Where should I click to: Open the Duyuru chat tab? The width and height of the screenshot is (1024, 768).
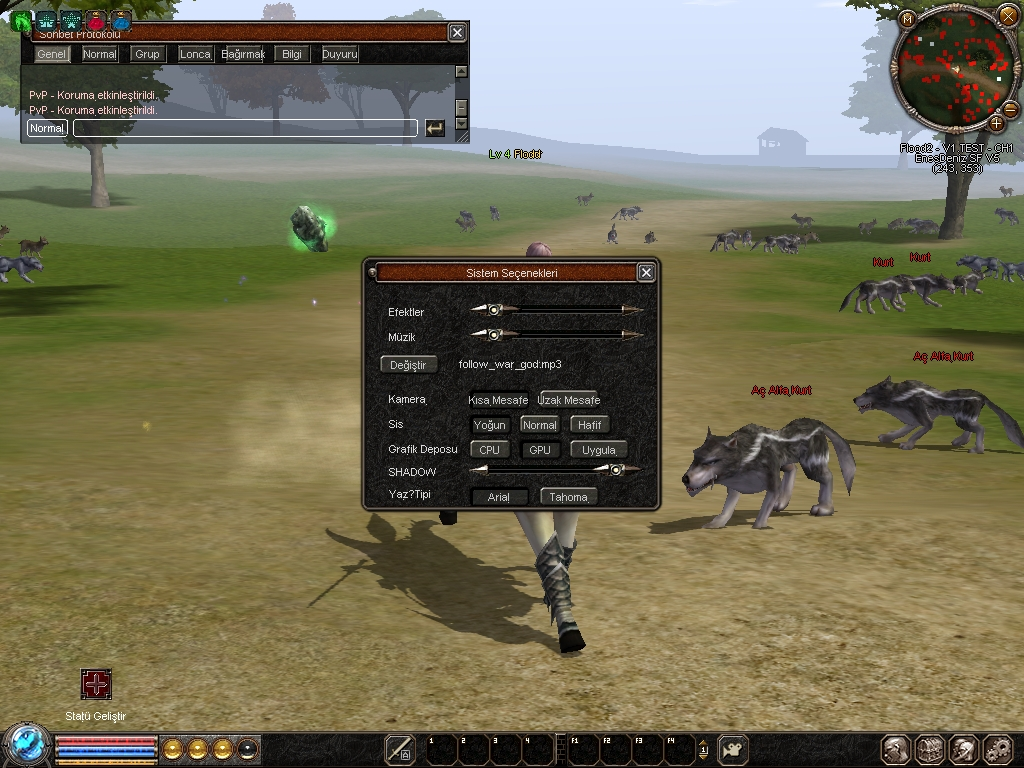pyautogui.click(x=340, y=54)
